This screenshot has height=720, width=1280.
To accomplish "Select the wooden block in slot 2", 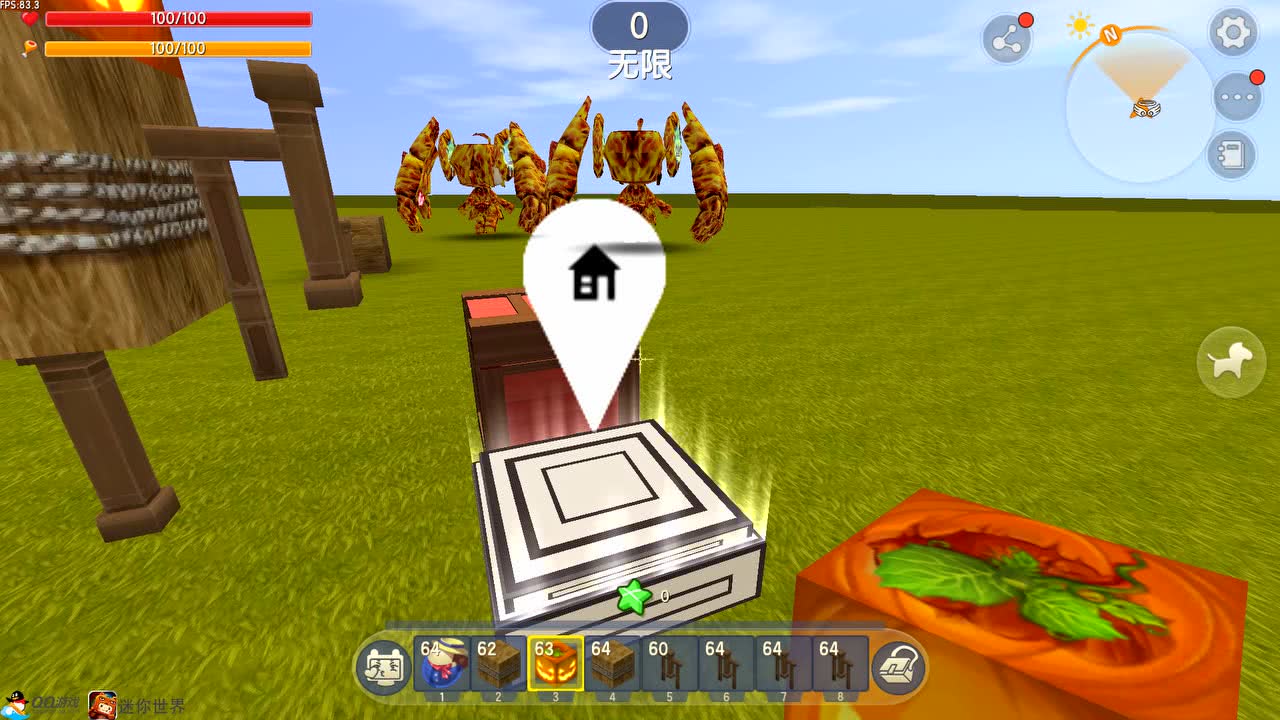I will 498,663.
